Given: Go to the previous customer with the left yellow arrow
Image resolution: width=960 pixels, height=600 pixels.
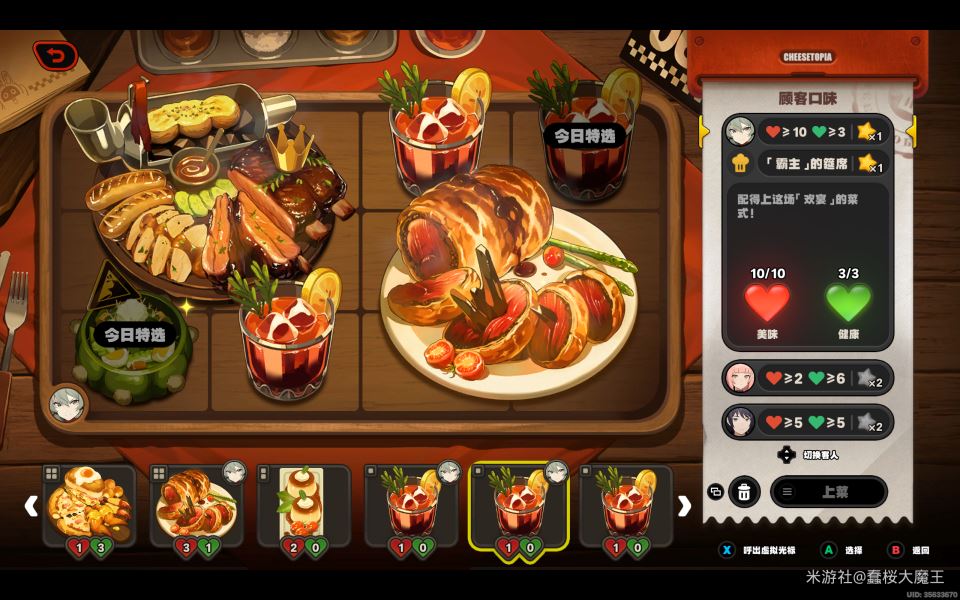Looking at the screenshot, I should 703,131.
